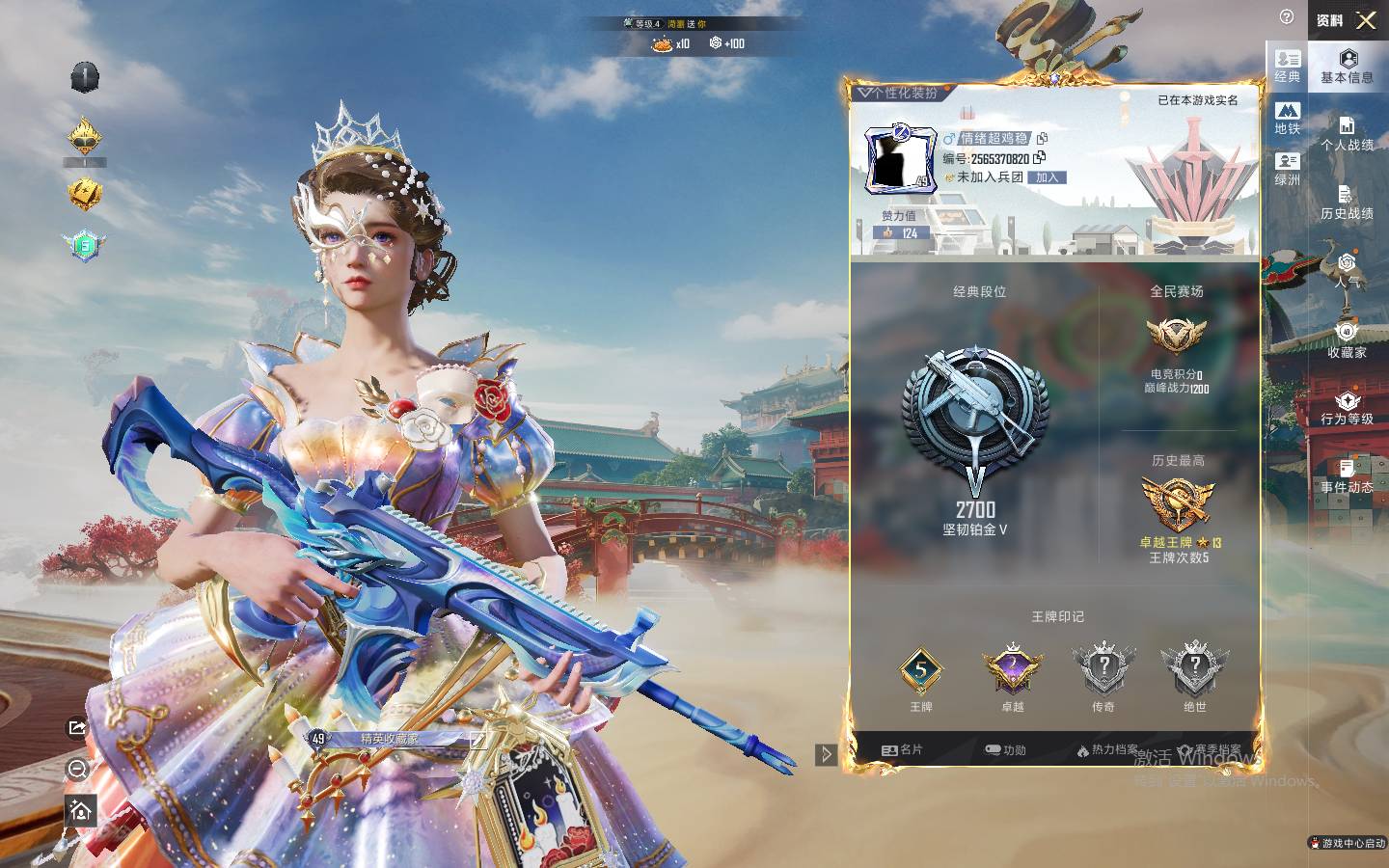This screenshot has height=868, width=1389.
Task: Open 历史战绩 match history
Action: click(x=1348, y=203)
